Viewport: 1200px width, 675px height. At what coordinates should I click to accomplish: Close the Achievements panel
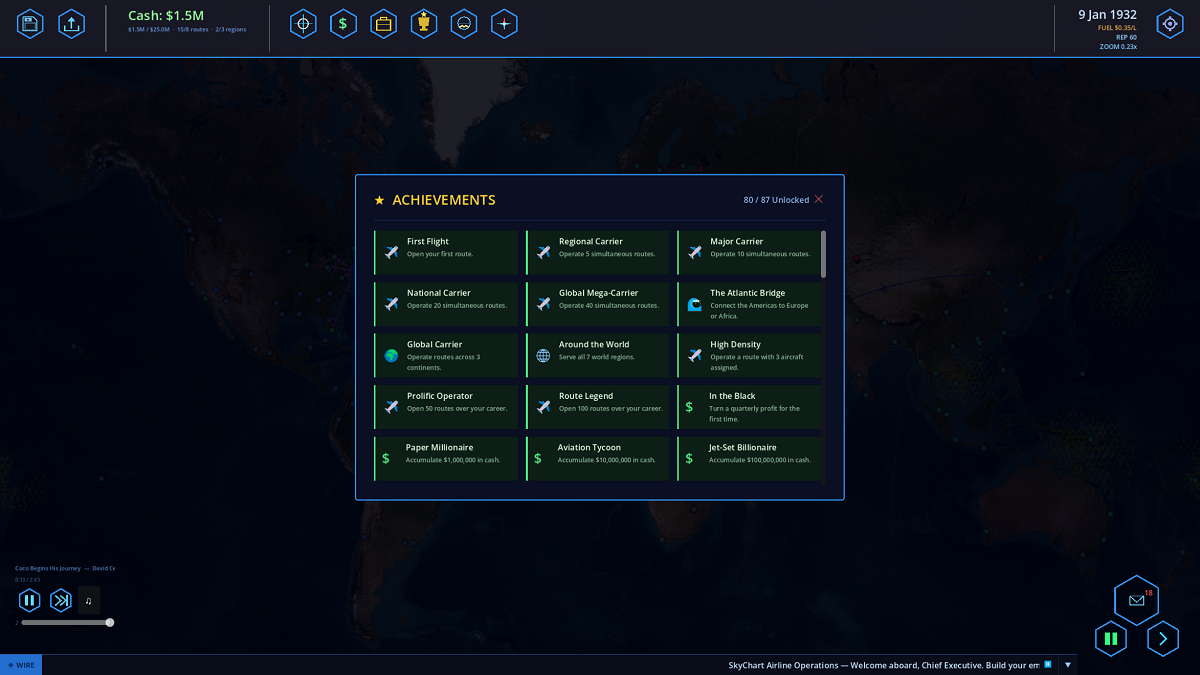click(819, 200)
